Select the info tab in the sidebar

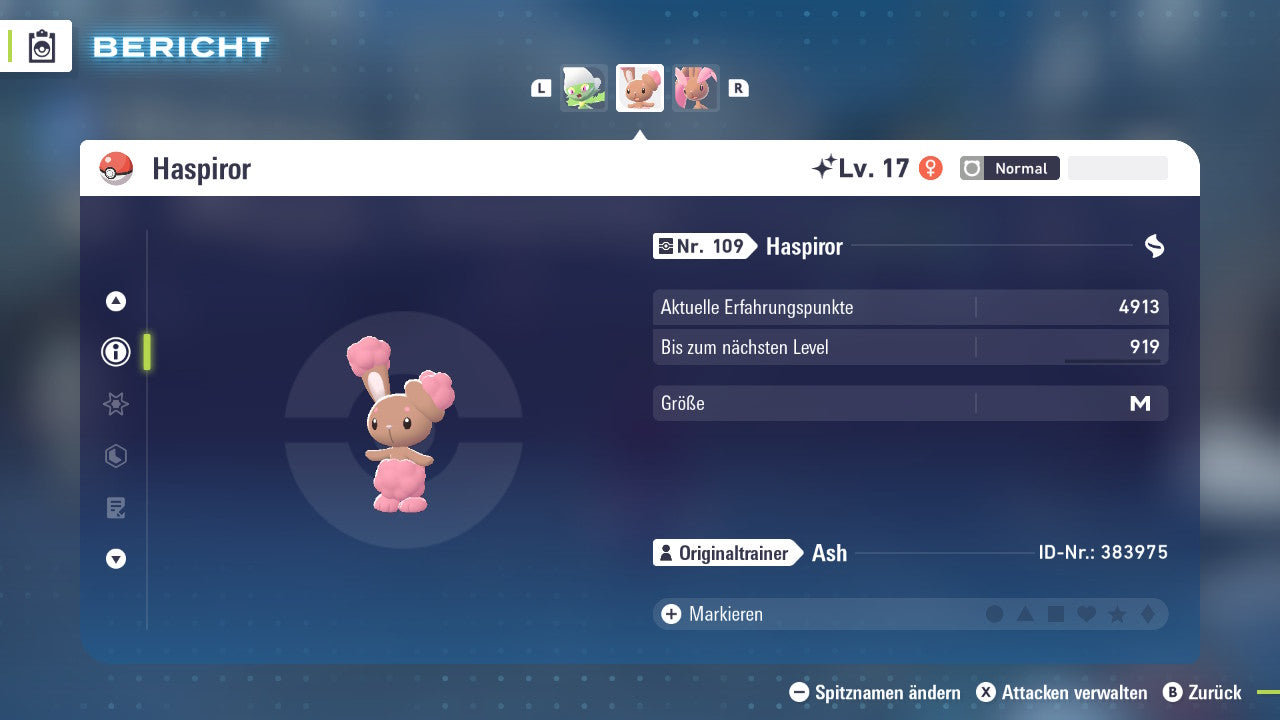tap(115, 352)
